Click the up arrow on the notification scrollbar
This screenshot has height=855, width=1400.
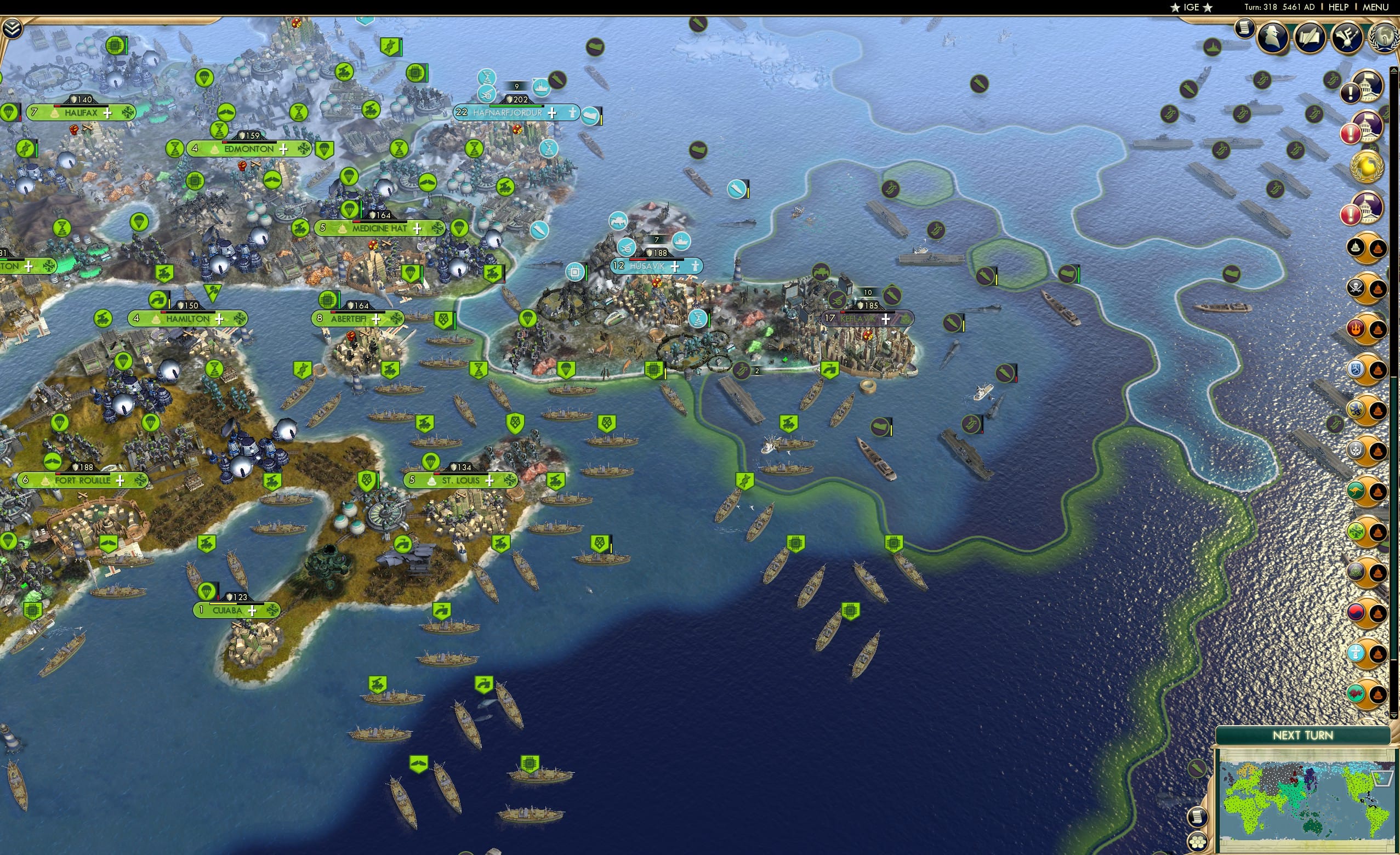point(1393,69)
